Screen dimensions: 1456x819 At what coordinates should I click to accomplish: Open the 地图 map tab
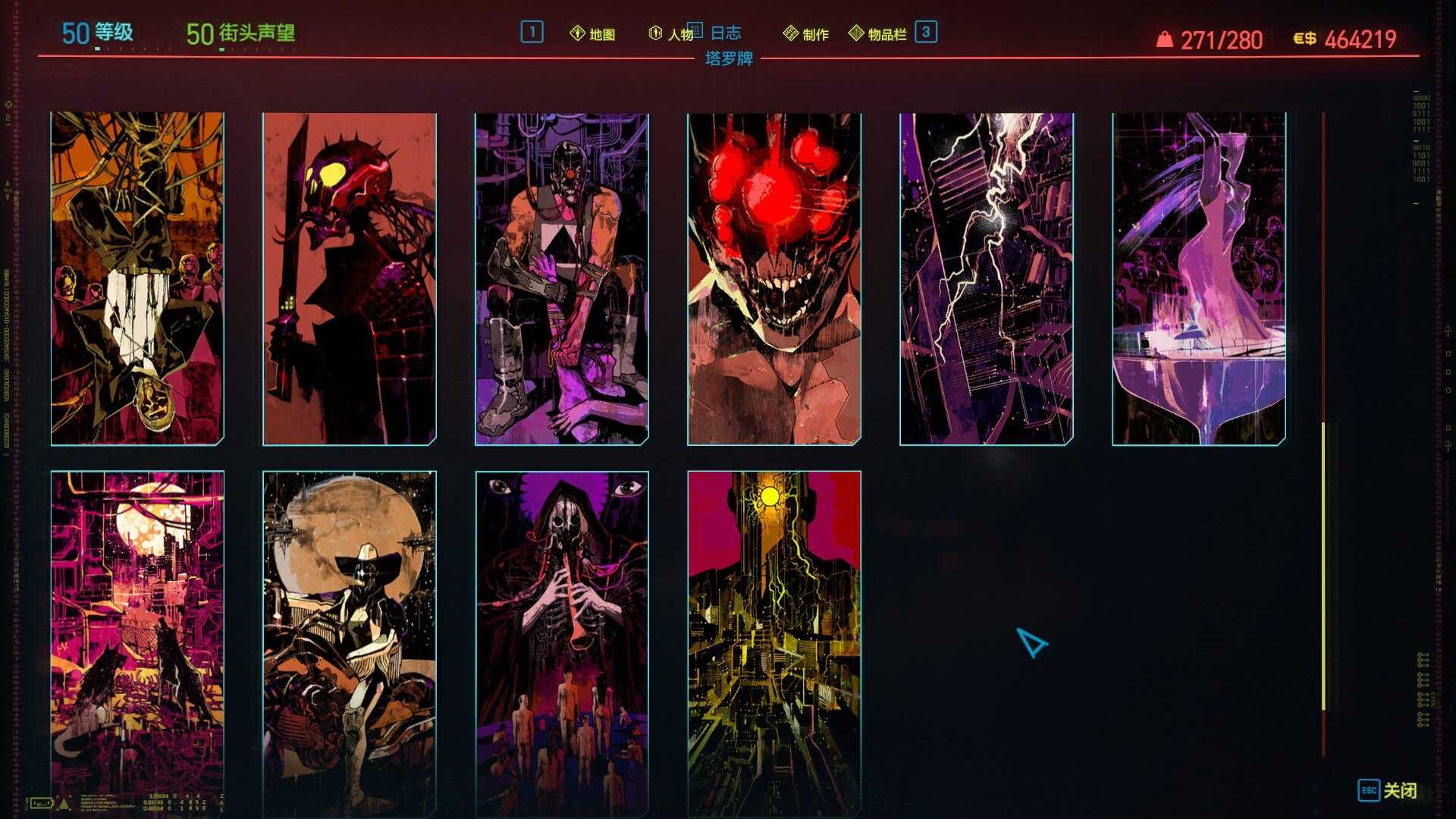coord(593,34)
